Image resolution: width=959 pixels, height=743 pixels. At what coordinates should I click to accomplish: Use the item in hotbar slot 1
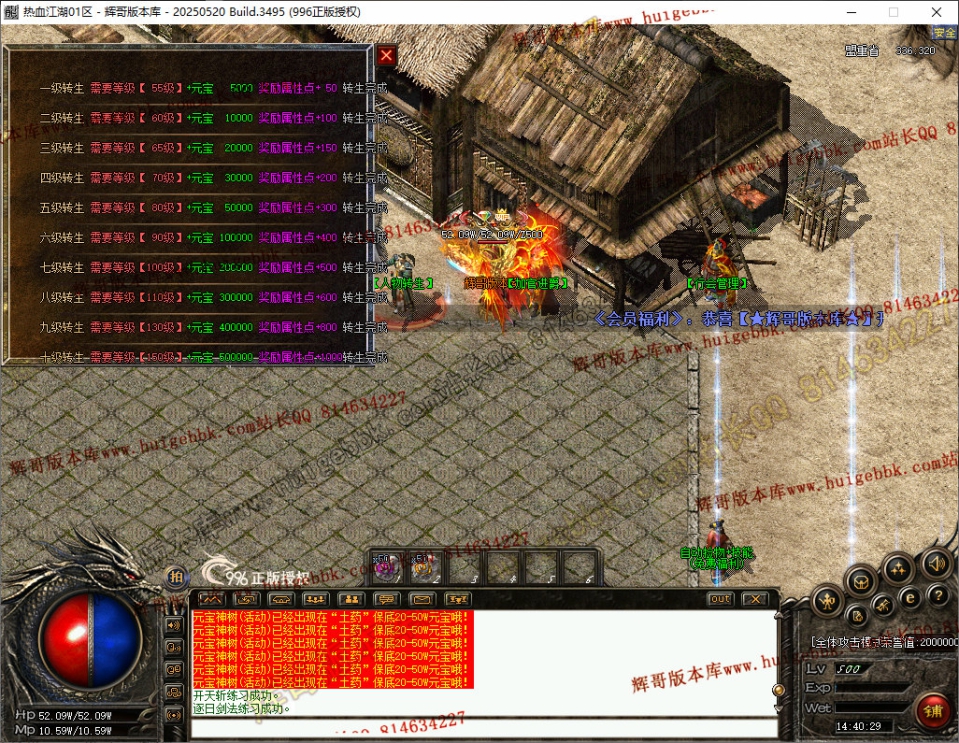coord(384,568)
